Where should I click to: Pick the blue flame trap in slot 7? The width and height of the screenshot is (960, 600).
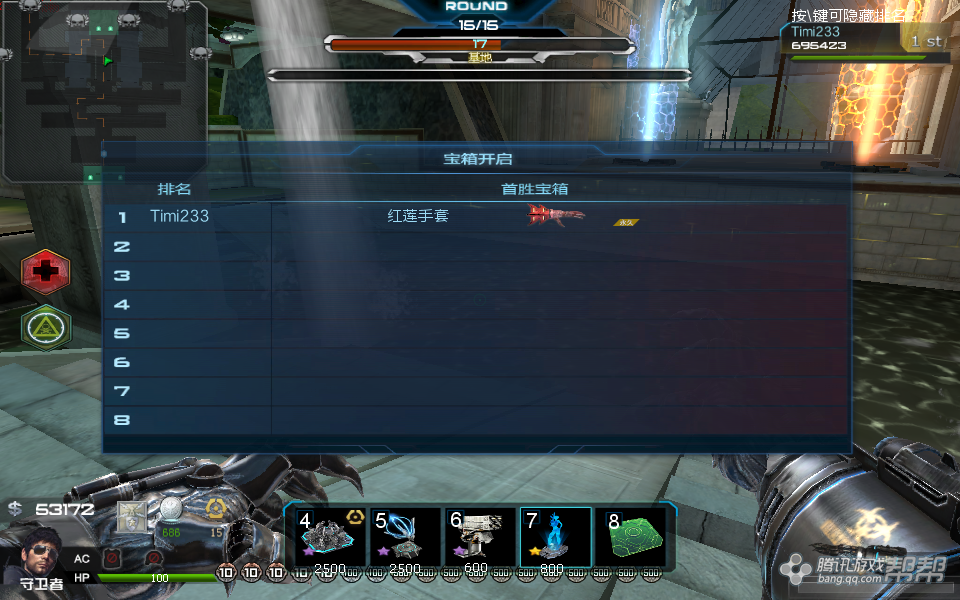555,539
